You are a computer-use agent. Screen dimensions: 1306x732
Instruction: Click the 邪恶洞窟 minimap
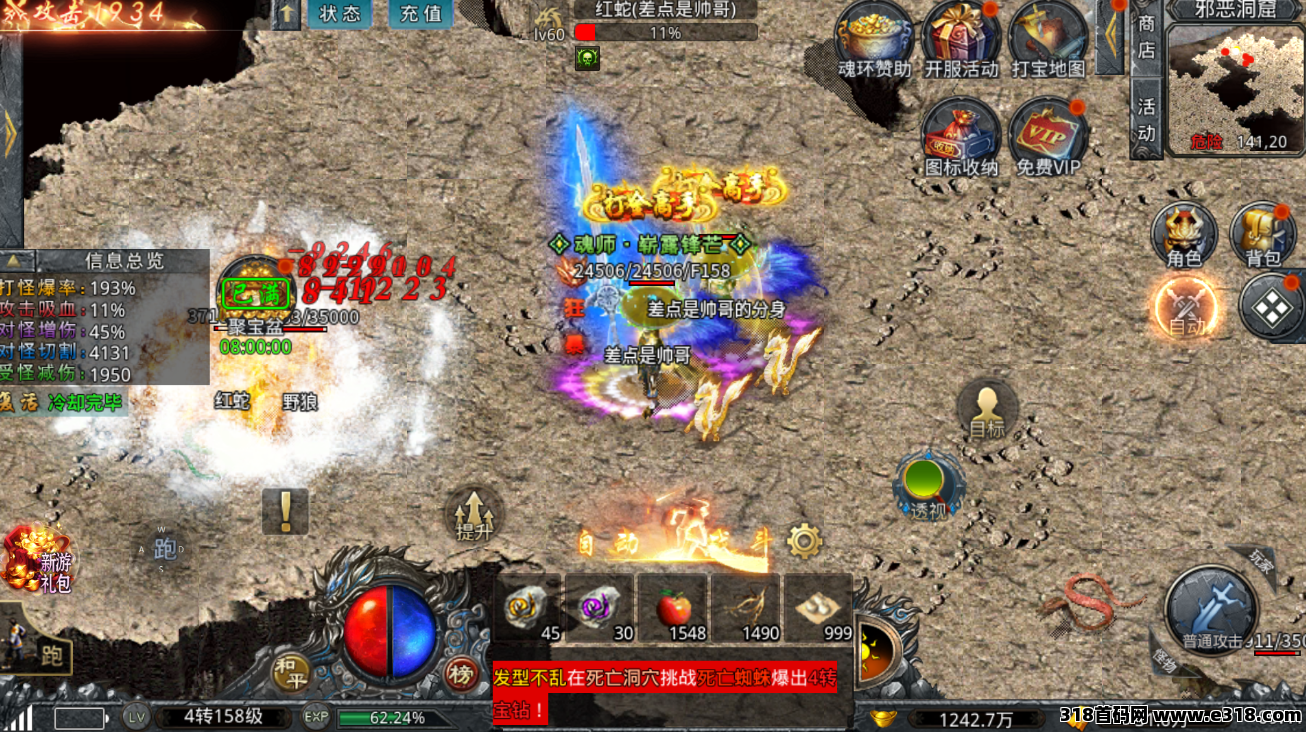1235,88
